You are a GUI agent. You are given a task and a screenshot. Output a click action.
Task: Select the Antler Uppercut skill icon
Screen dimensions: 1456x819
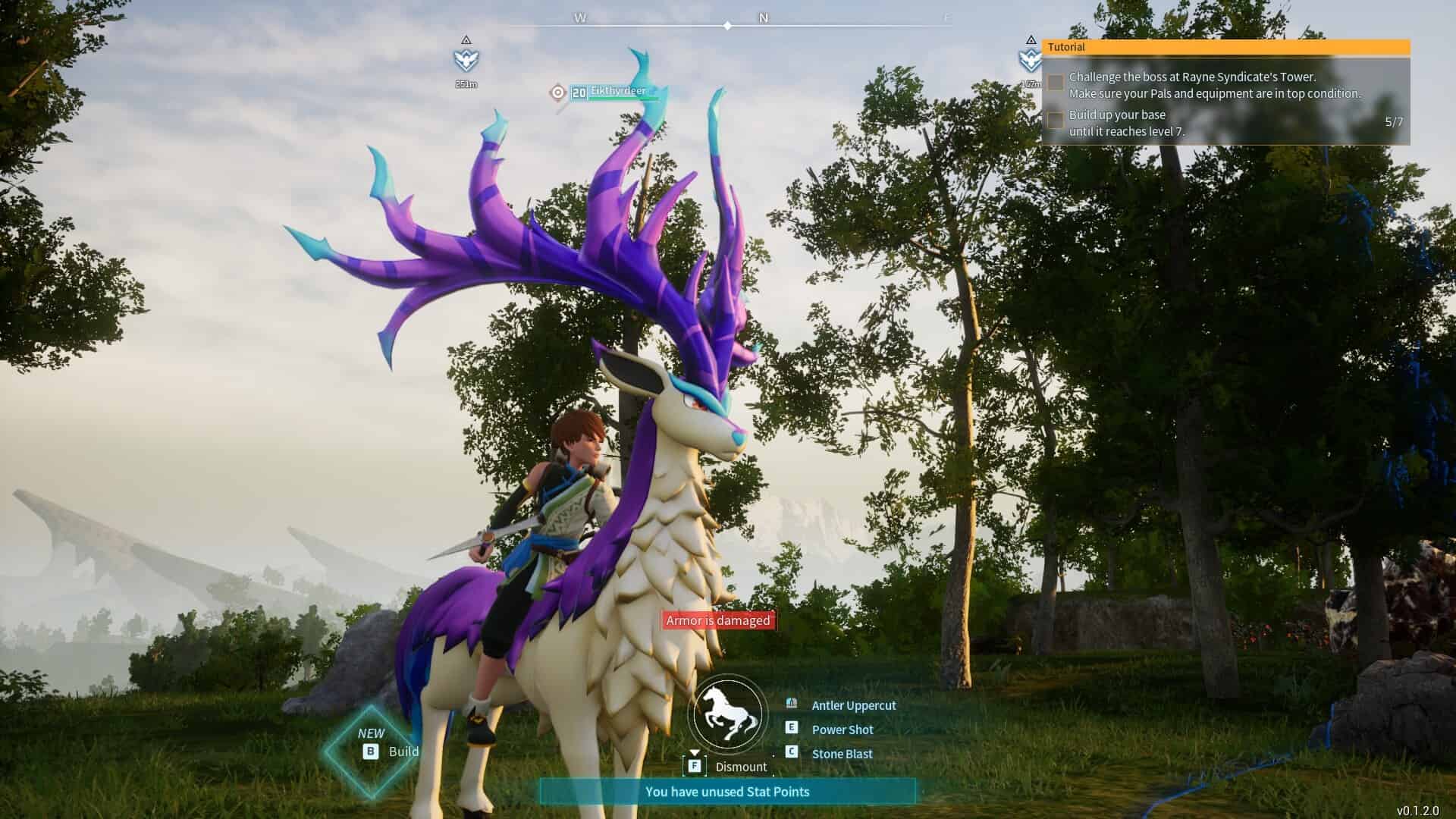[792, 704]
